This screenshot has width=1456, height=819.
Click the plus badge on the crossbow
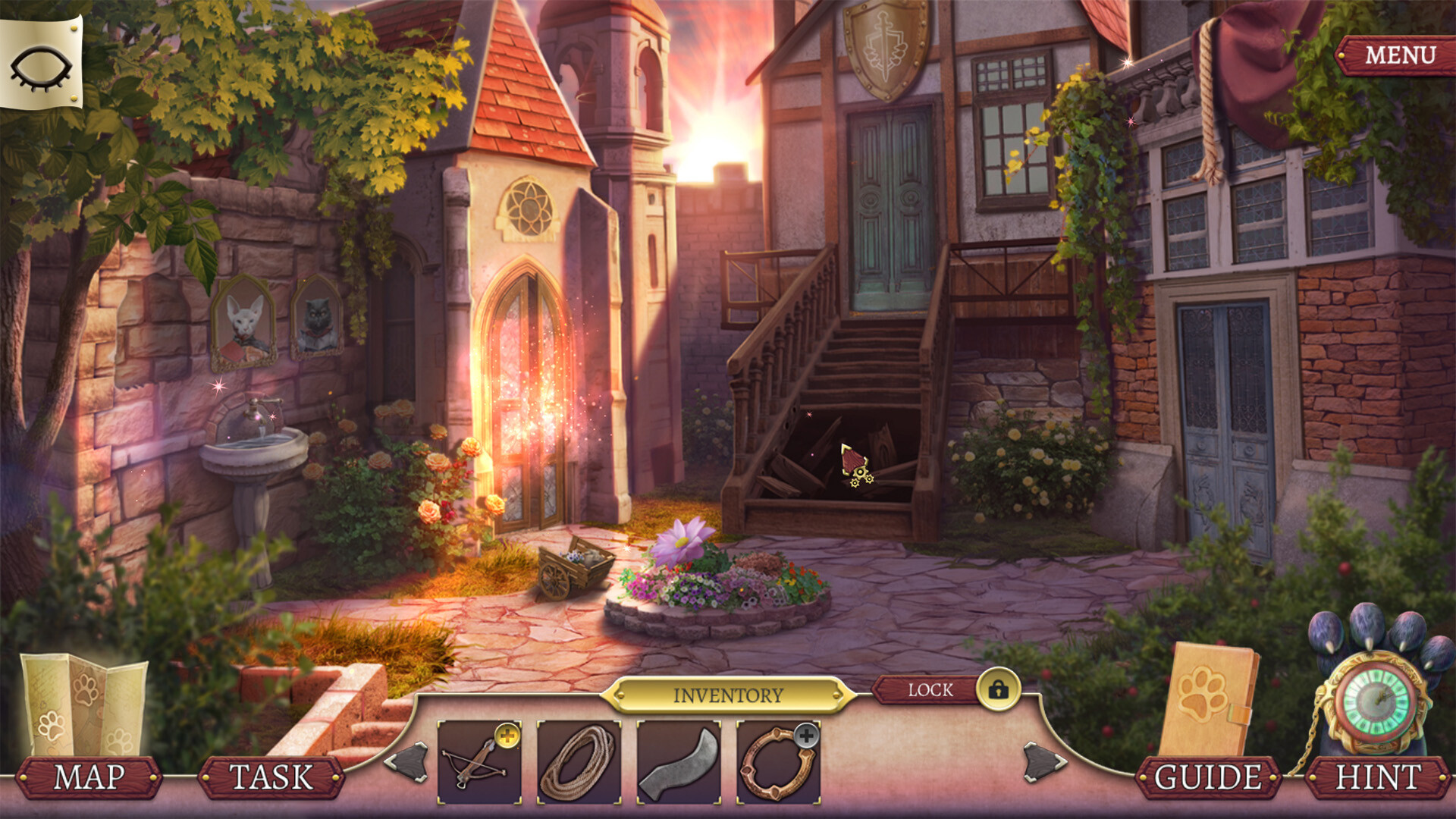507,734
